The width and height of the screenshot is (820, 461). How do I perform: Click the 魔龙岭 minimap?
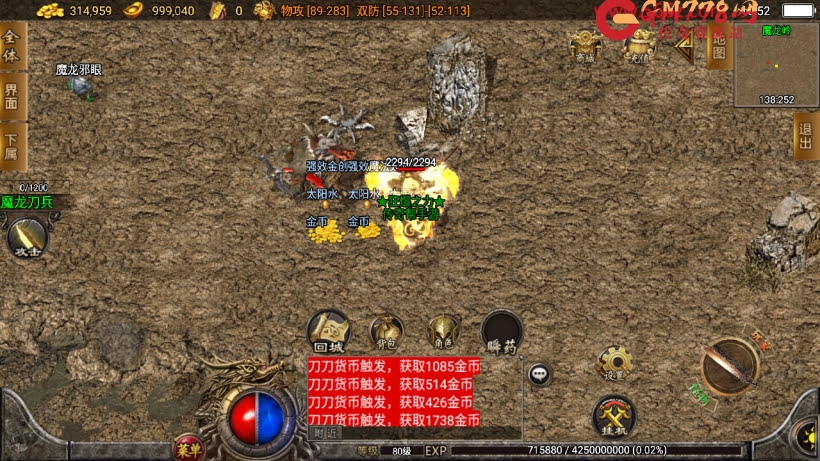tap(776, 66)
